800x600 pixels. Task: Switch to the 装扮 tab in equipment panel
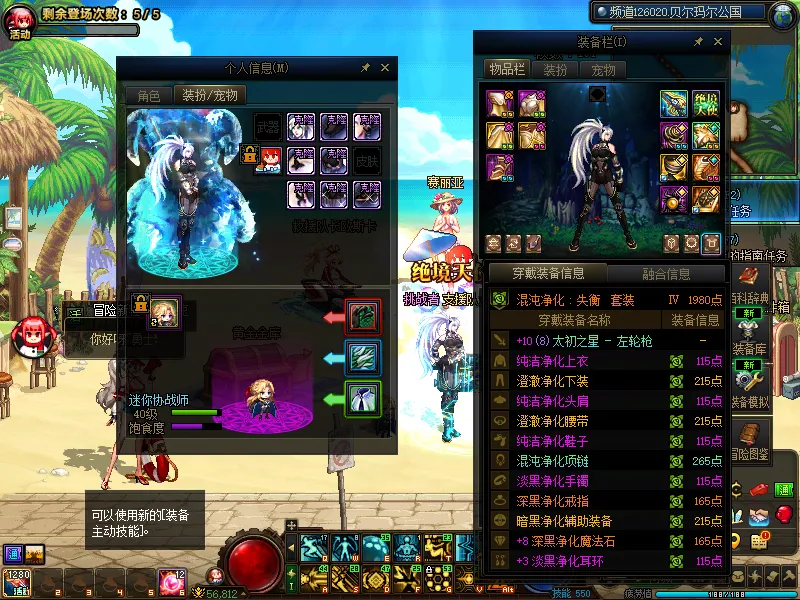555,70
